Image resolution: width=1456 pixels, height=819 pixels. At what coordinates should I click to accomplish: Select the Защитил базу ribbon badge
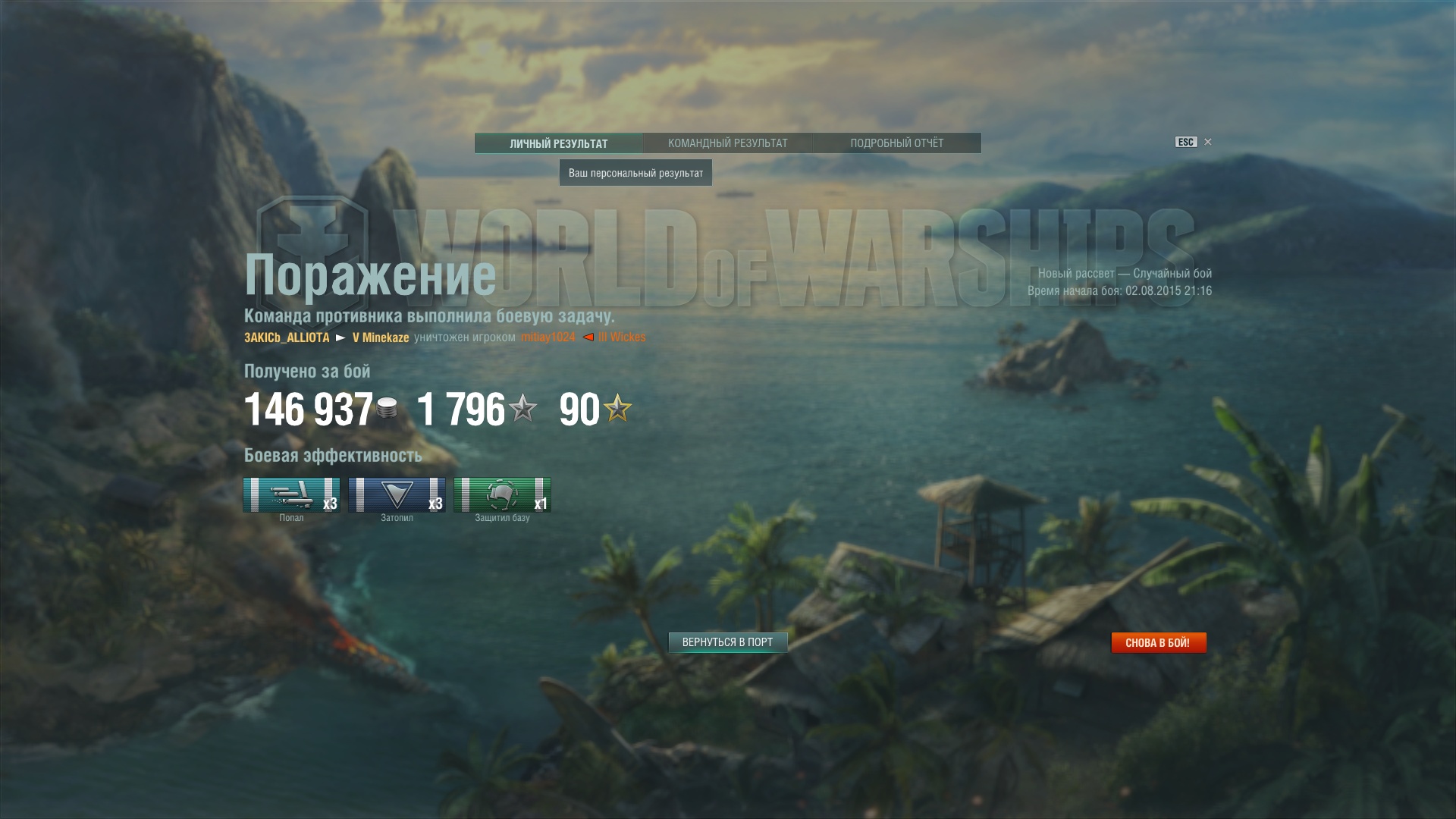(x=502, y=495)
